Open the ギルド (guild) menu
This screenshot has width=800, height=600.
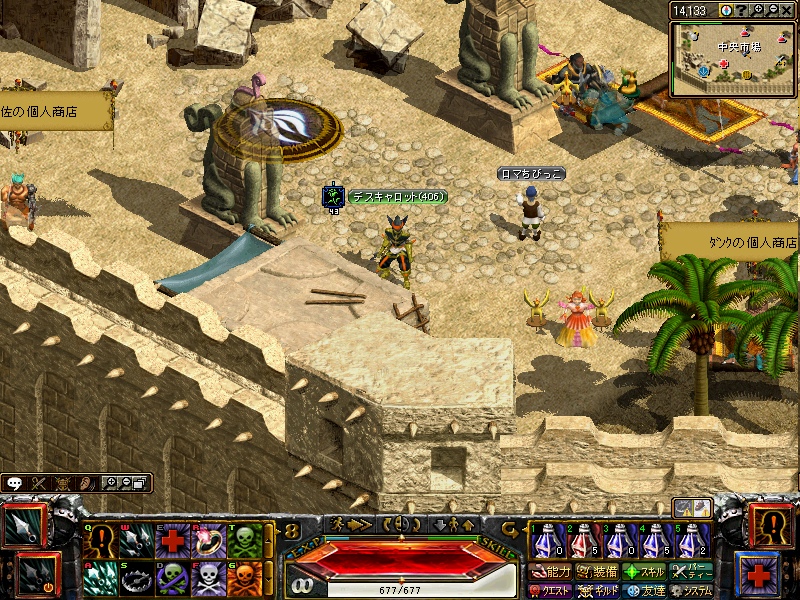(599, 591)
